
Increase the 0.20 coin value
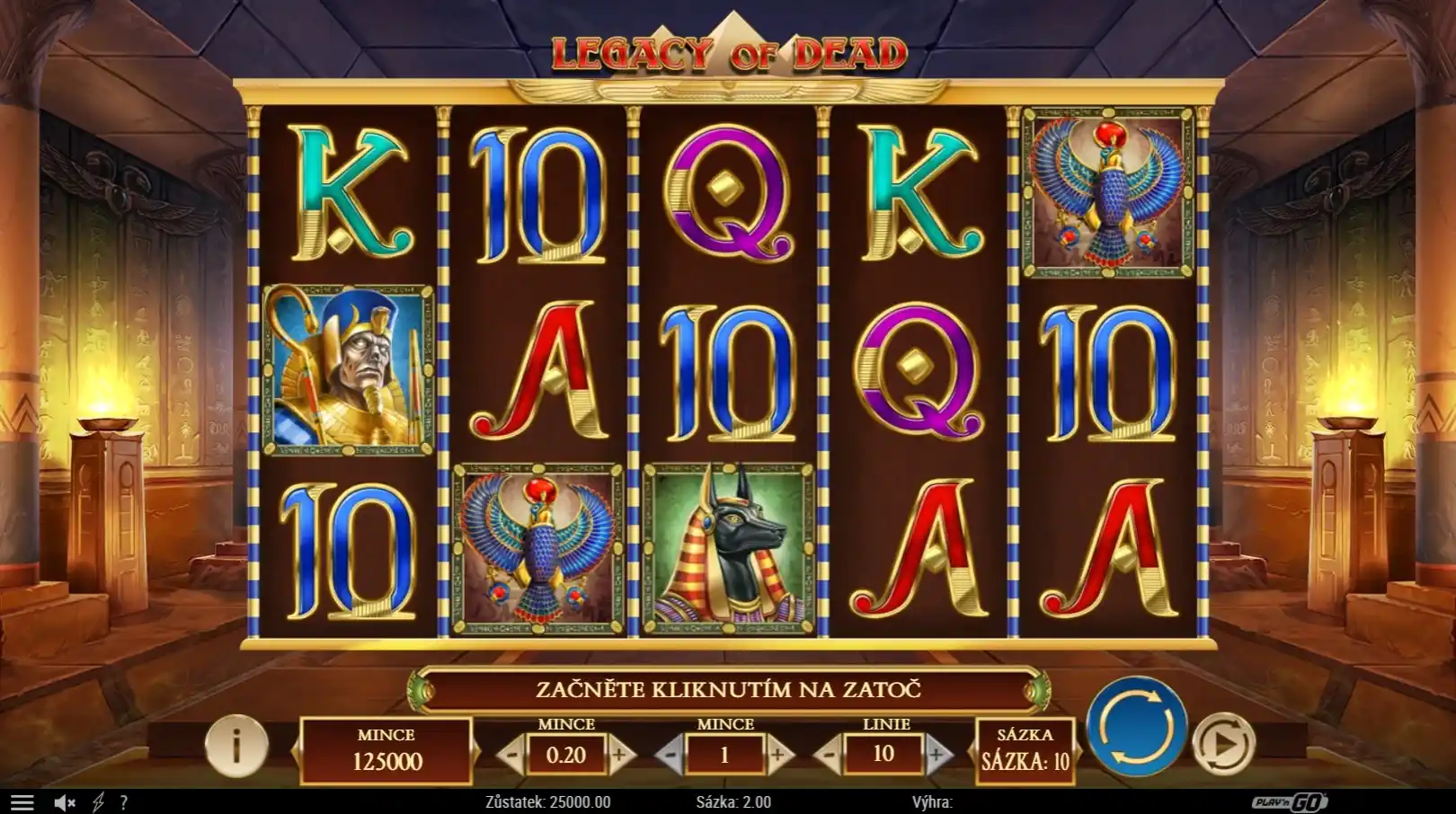coord(619,756)
